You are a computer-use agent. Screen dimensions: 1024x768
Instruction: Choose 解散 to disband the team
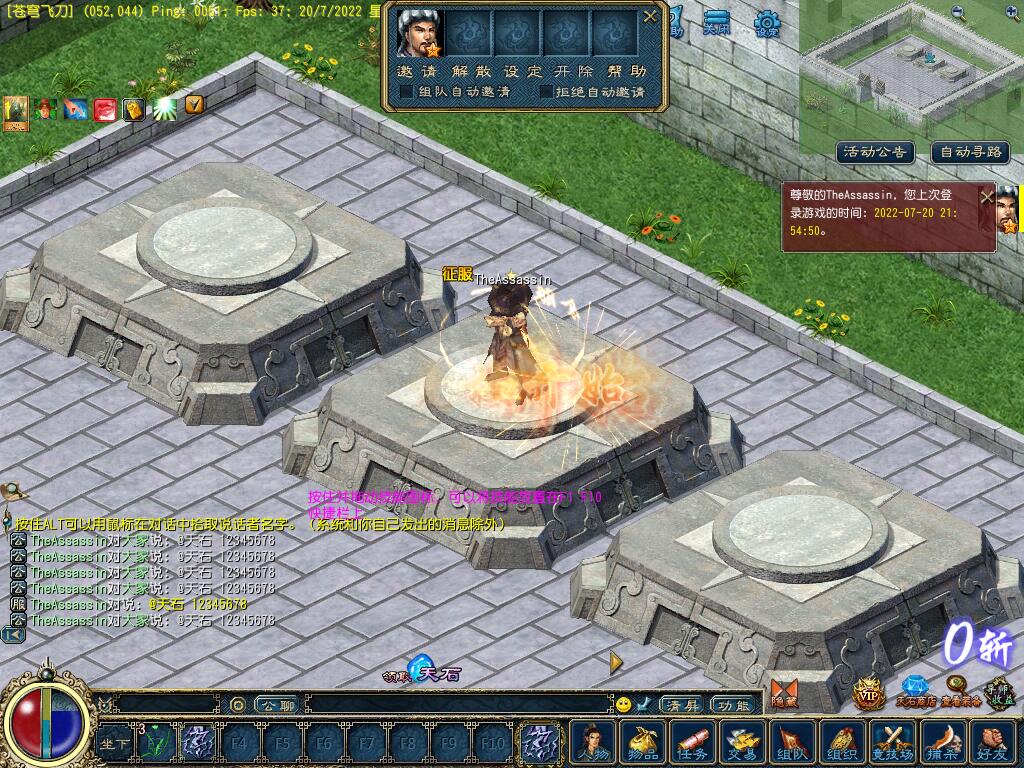[x=470, y=71]
